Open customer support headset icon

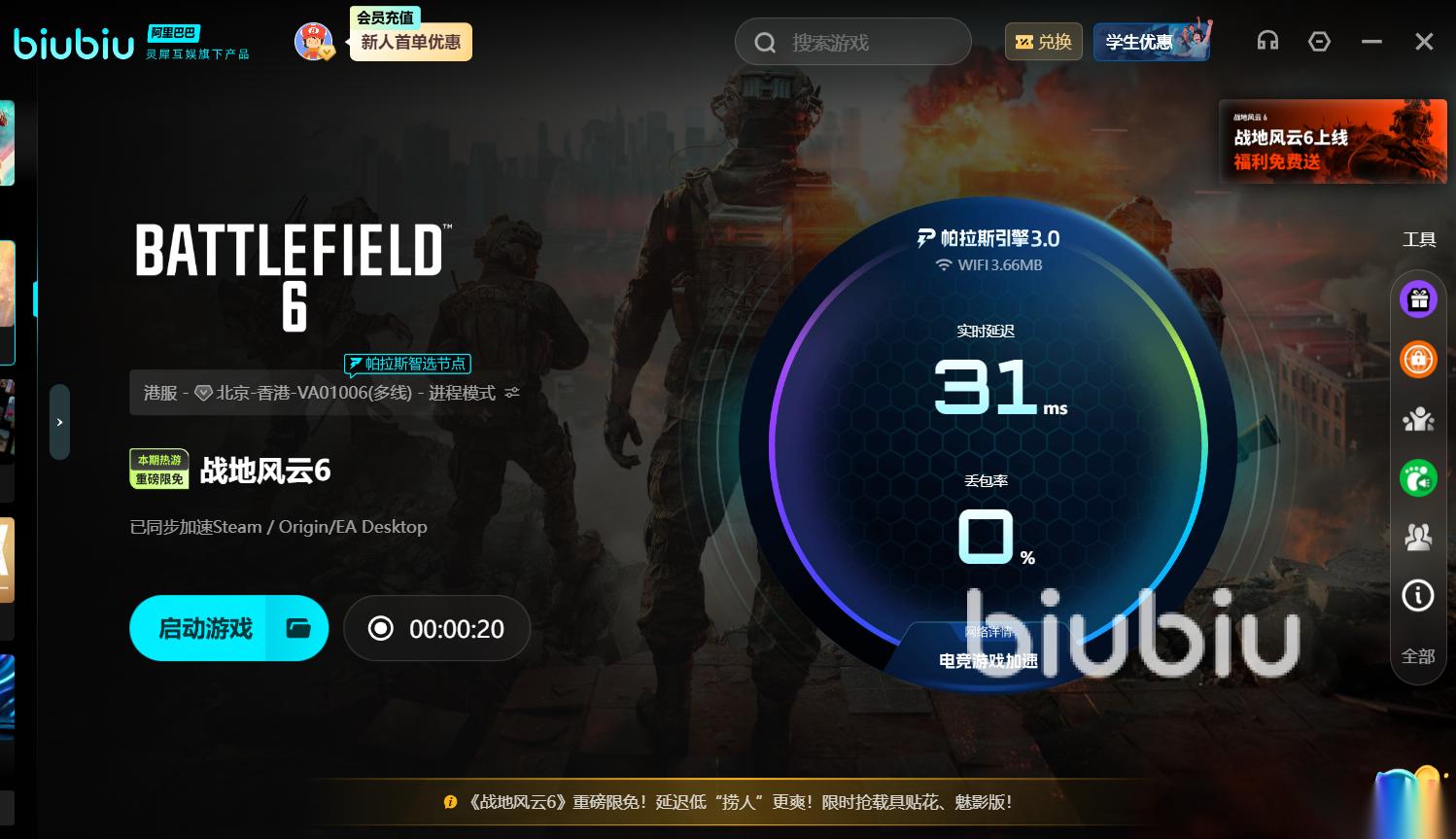[1267, 41]
